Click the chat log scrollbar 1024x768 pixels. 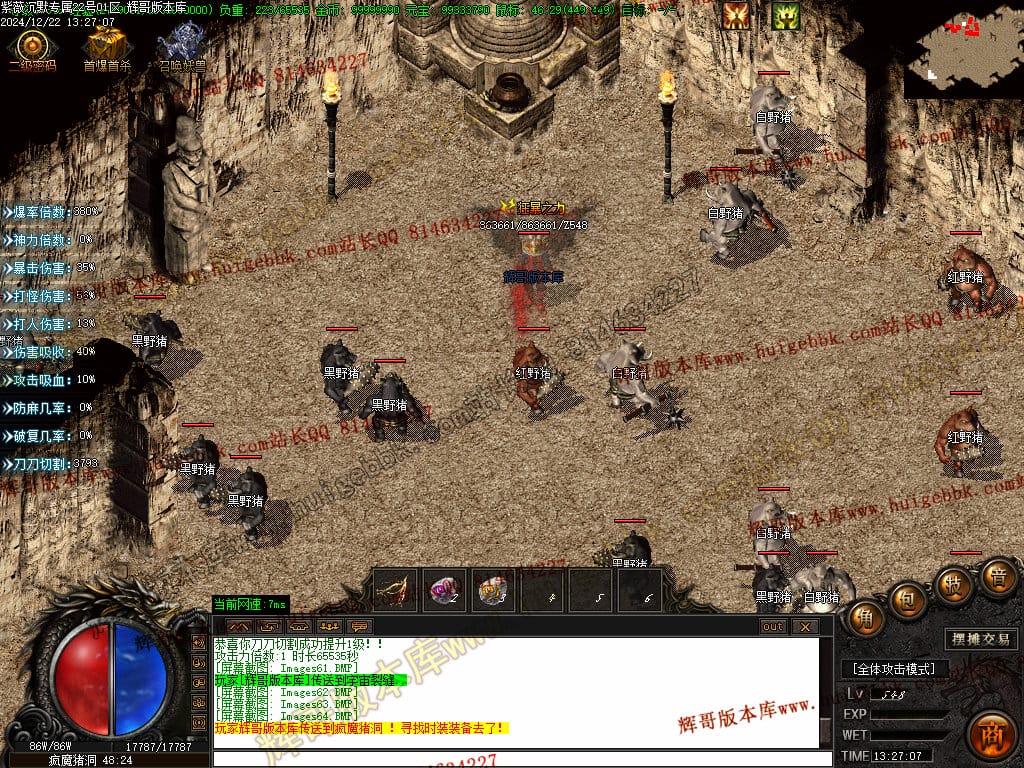point(825,692)
